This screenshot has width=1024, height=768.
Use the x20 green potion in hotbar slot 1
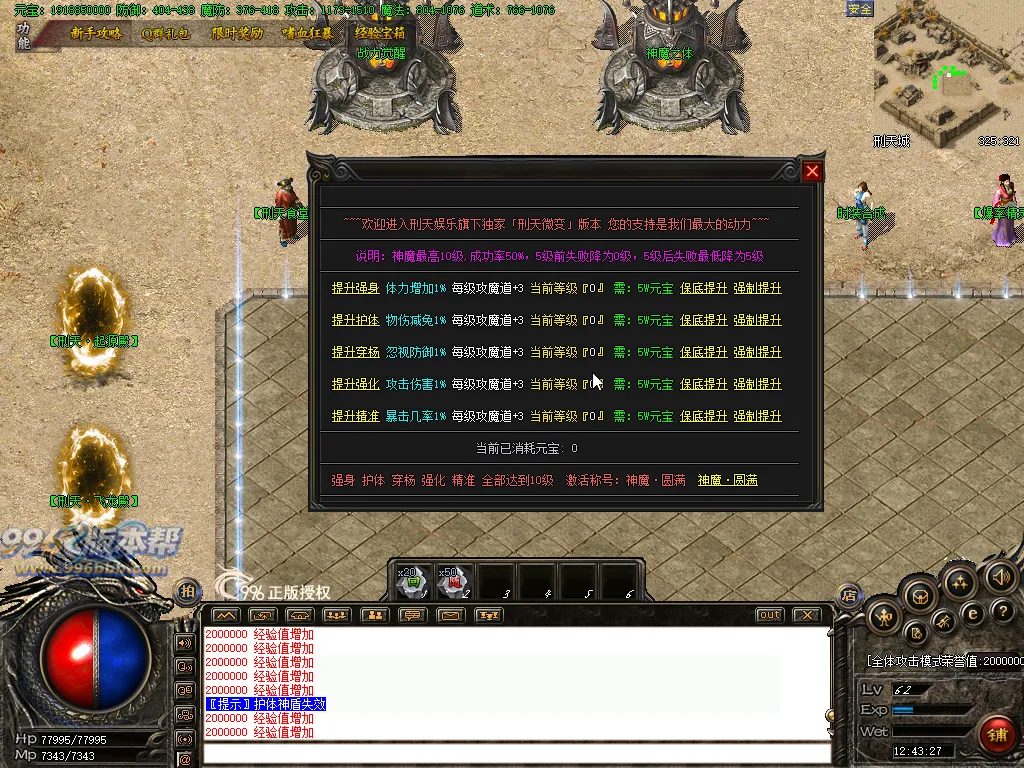pos(413,581)
